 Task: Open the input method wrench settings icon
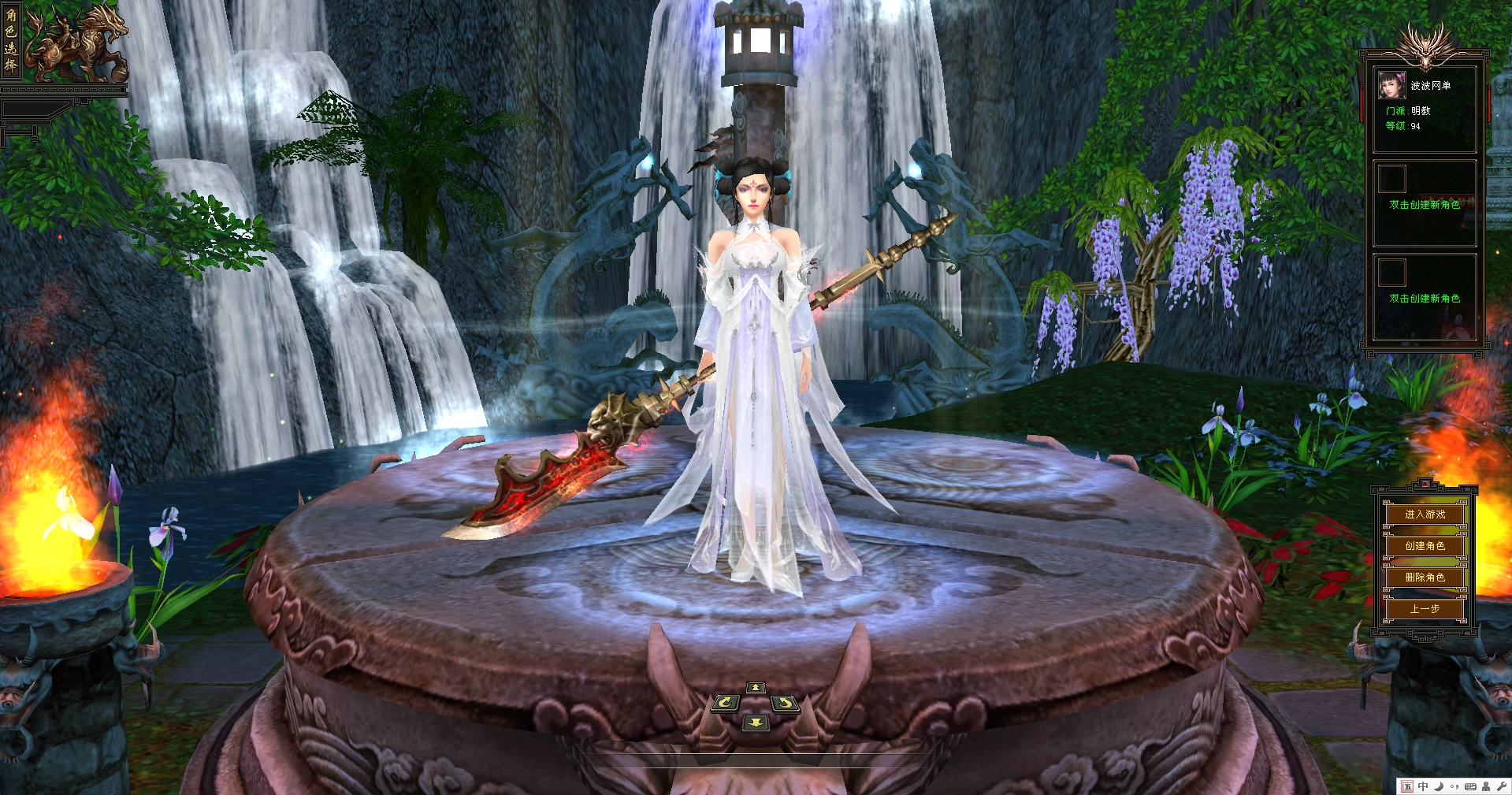(x=1501, y=786)
